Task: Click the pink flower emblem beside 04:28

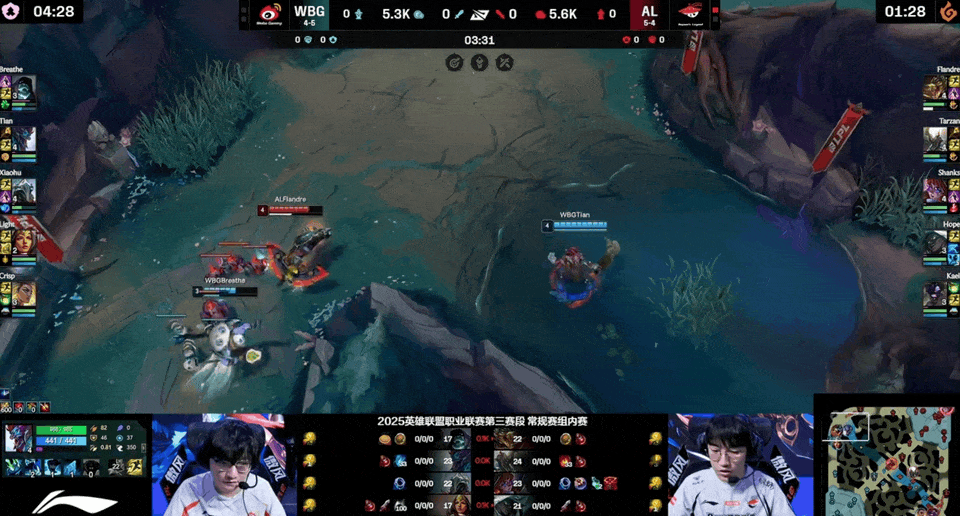Action: click(14, 12)
